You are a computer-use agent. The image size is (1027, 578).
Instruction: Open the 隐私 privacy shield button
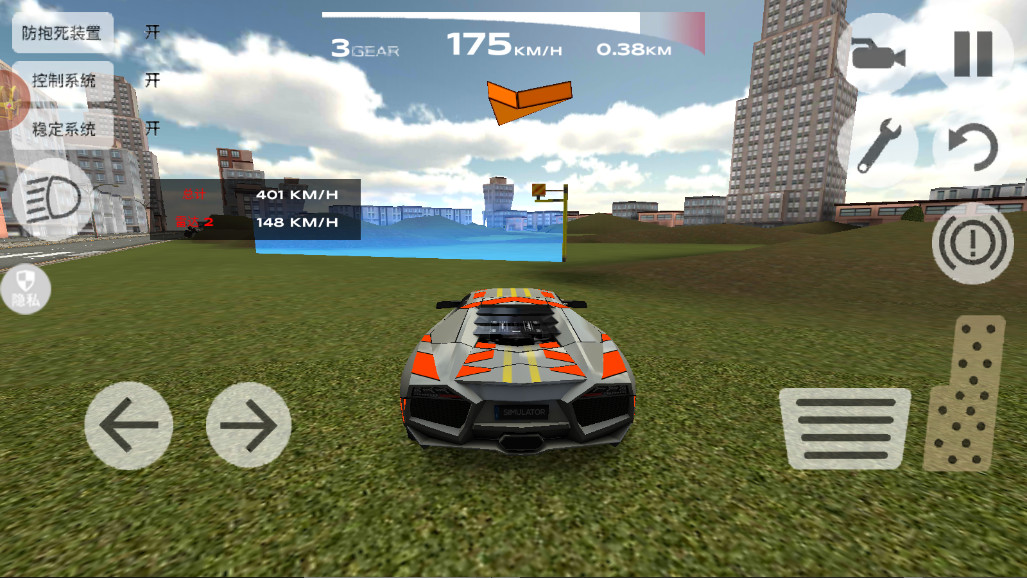coord(25,288)
